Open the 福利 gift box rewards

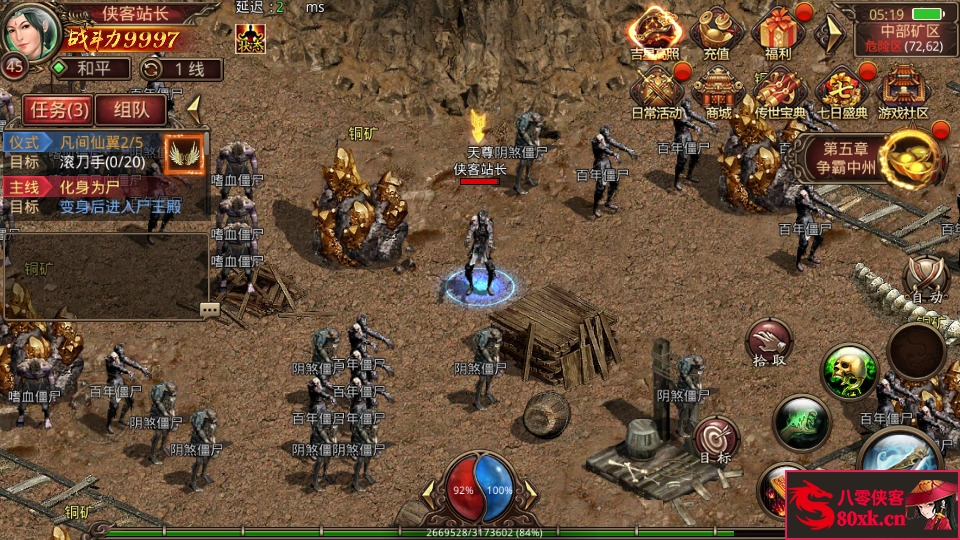click(777, 33)
